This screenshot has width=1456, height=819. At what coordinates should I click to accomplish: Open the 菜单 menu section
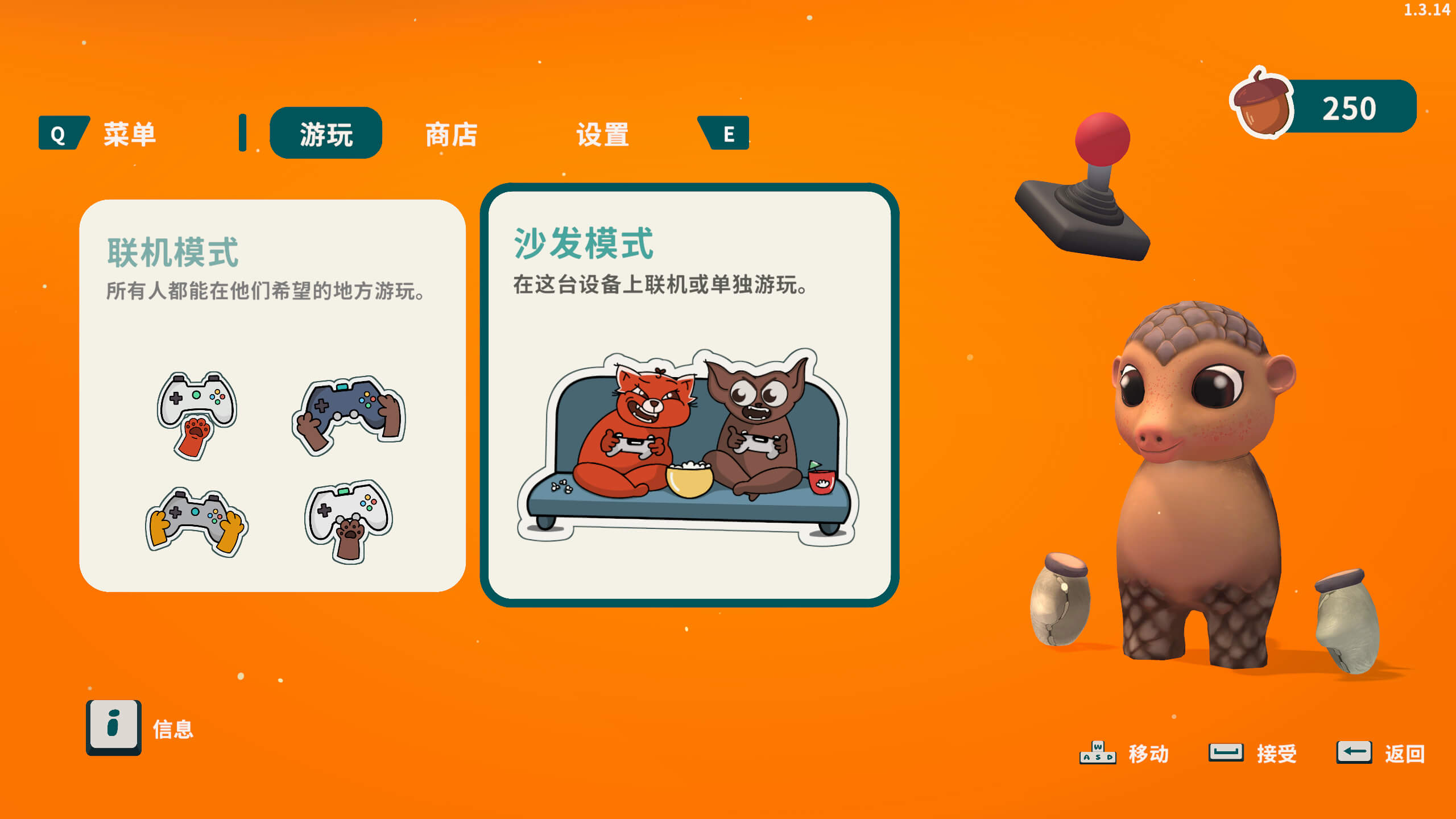(130, 134)
